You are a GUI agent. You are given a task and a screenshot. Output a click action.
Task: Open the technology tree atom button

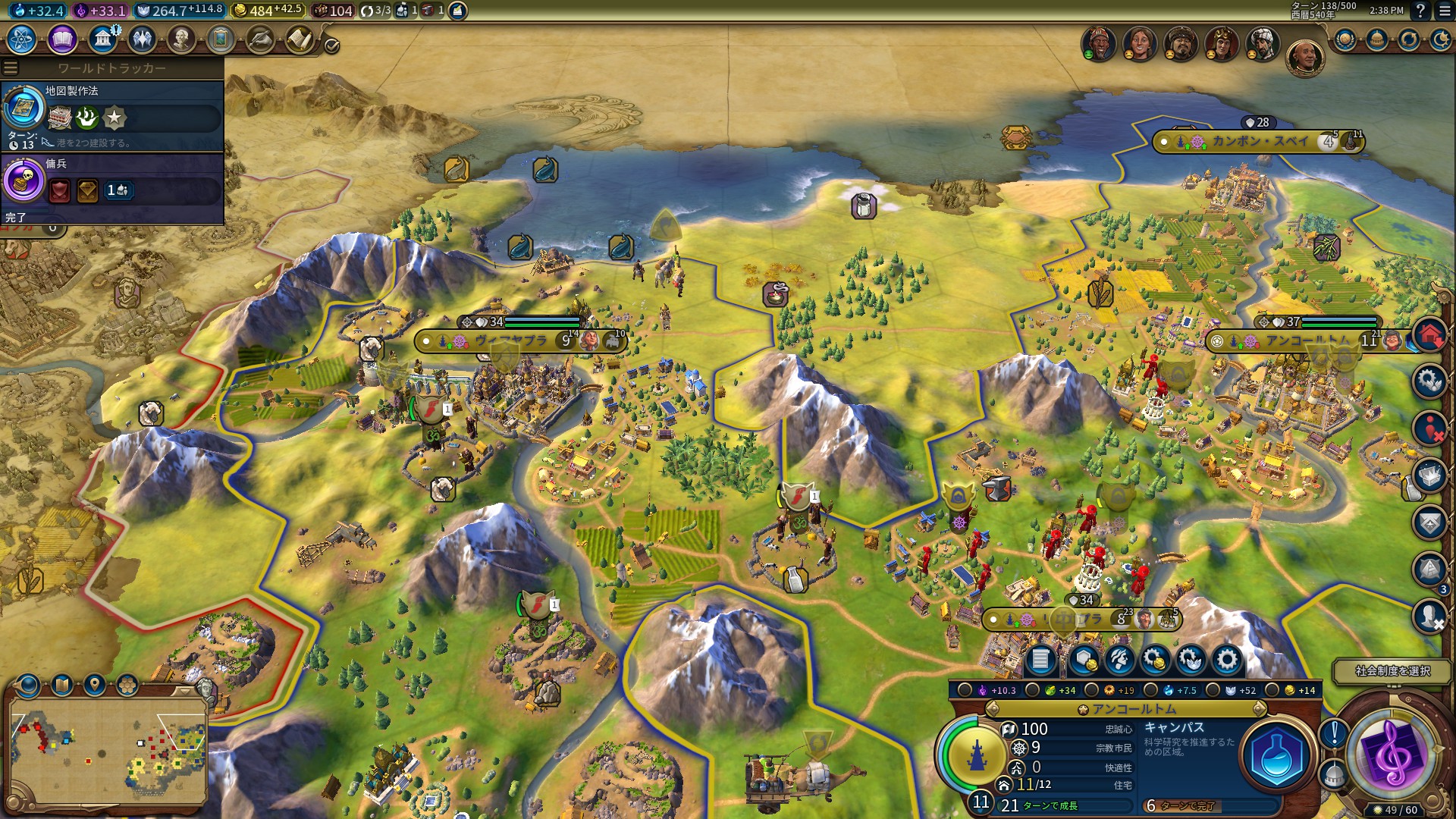click(x=21, y=39)
